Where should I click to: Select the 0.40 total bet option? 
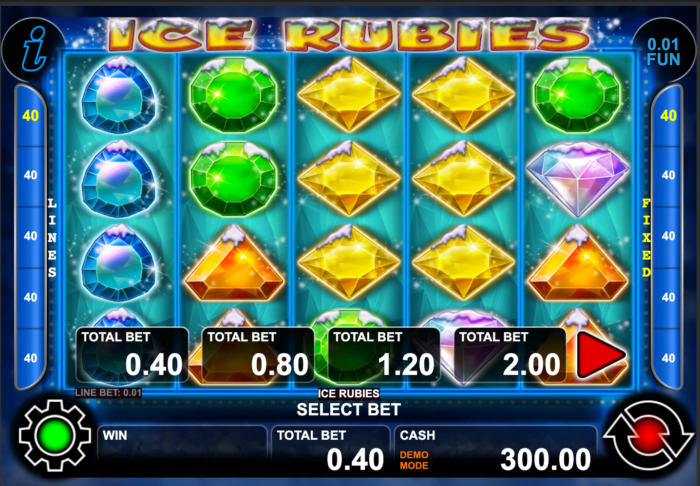[132, 355]
